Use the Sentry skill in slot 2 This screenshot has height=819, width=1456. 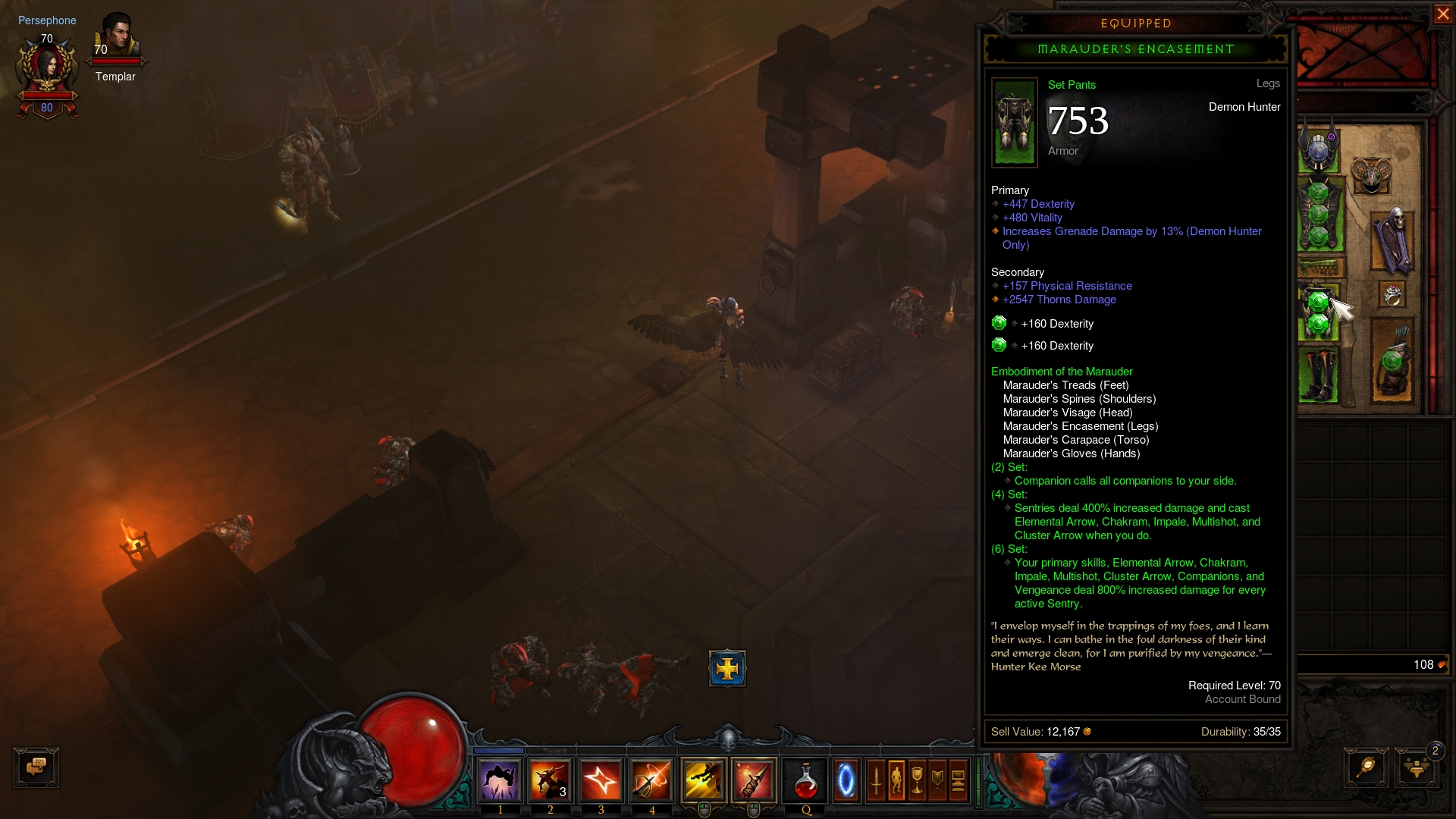coord(551,780)
